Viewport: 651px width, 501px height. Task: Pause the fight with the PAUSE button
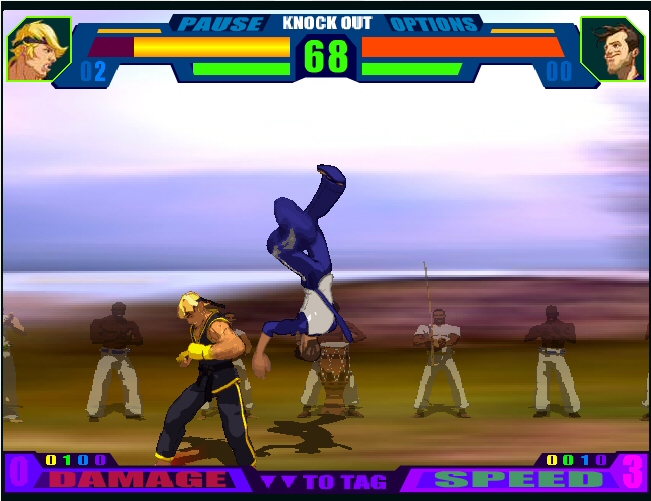click(222, 23)
